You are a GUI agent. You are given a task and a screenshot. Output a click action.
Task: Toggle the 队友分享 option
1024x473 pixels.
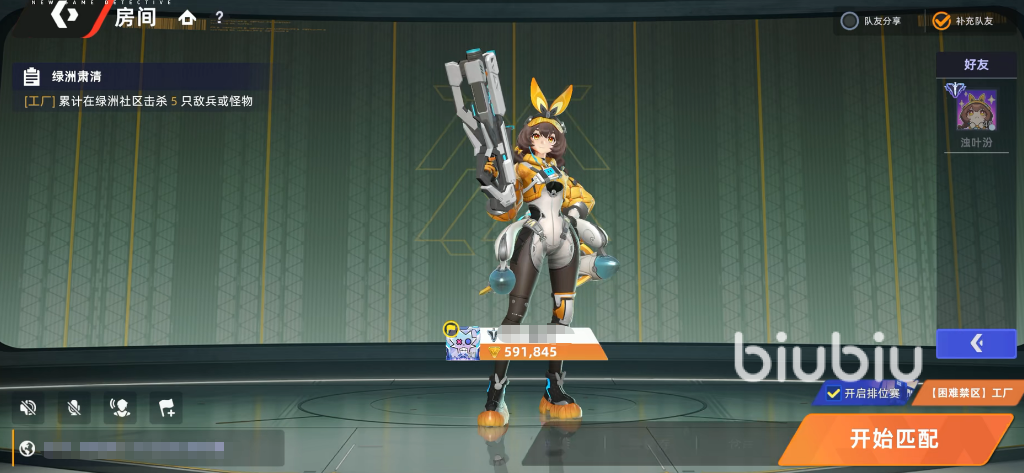(x=849, y=21)
